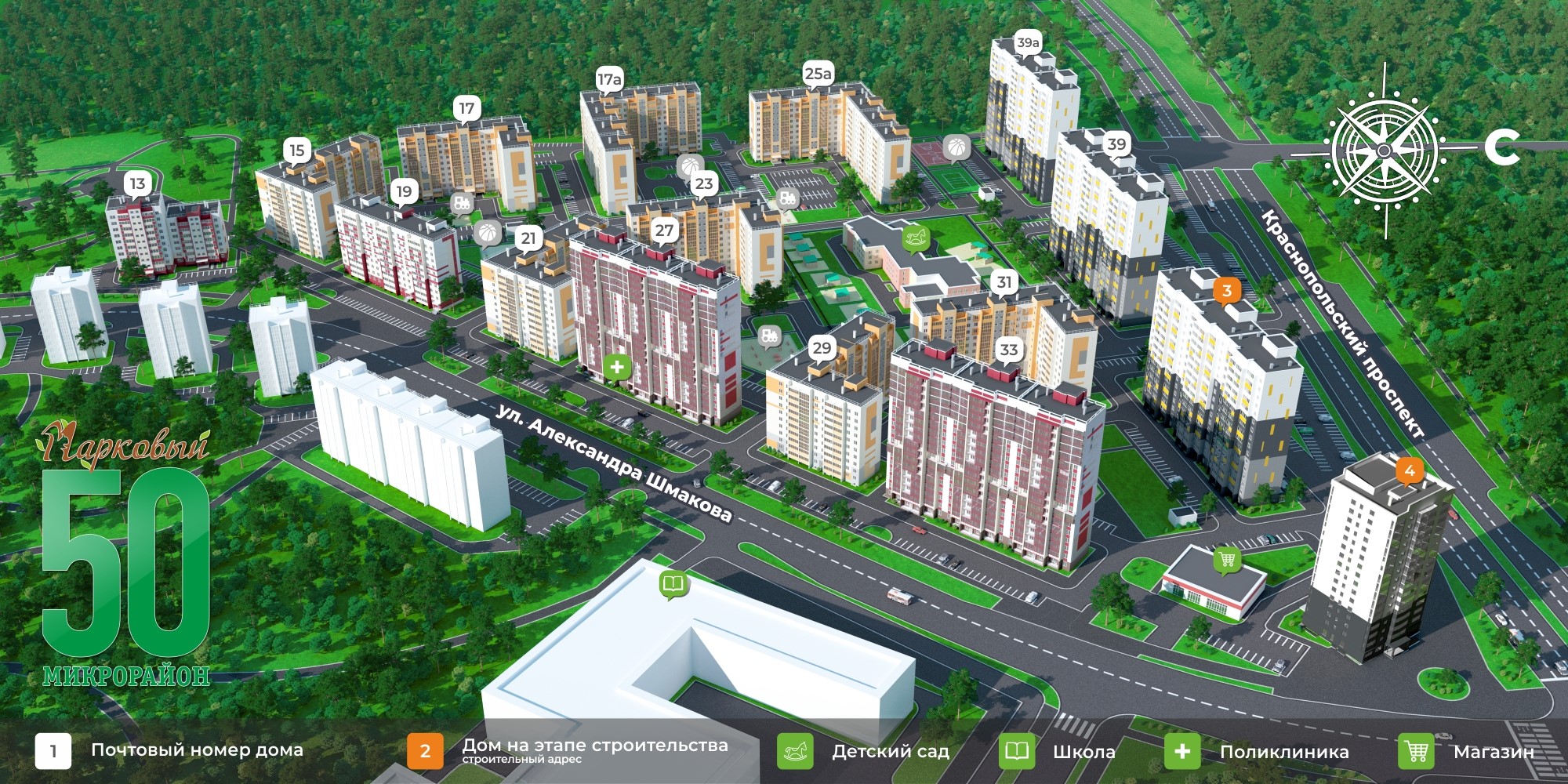Select house number 13 marker
This screenshot has width=1568, height=784.
point(137,183)
